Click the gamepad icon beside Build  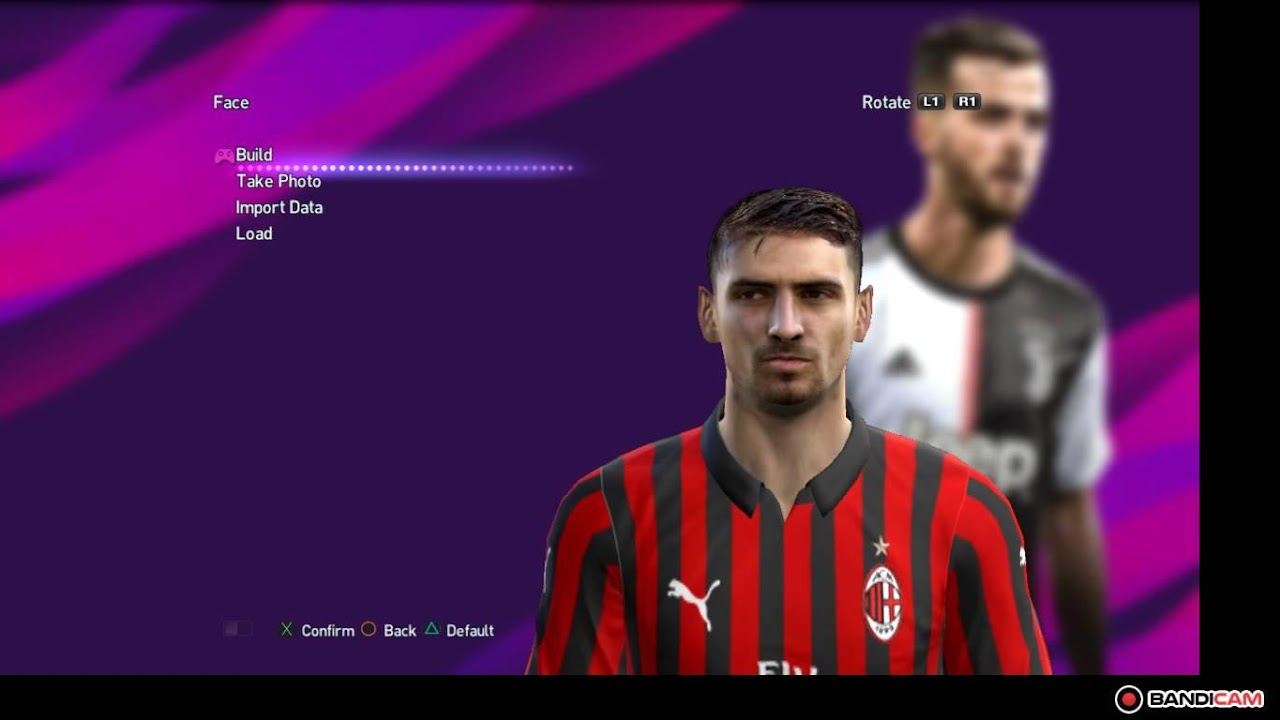[223, 155]
